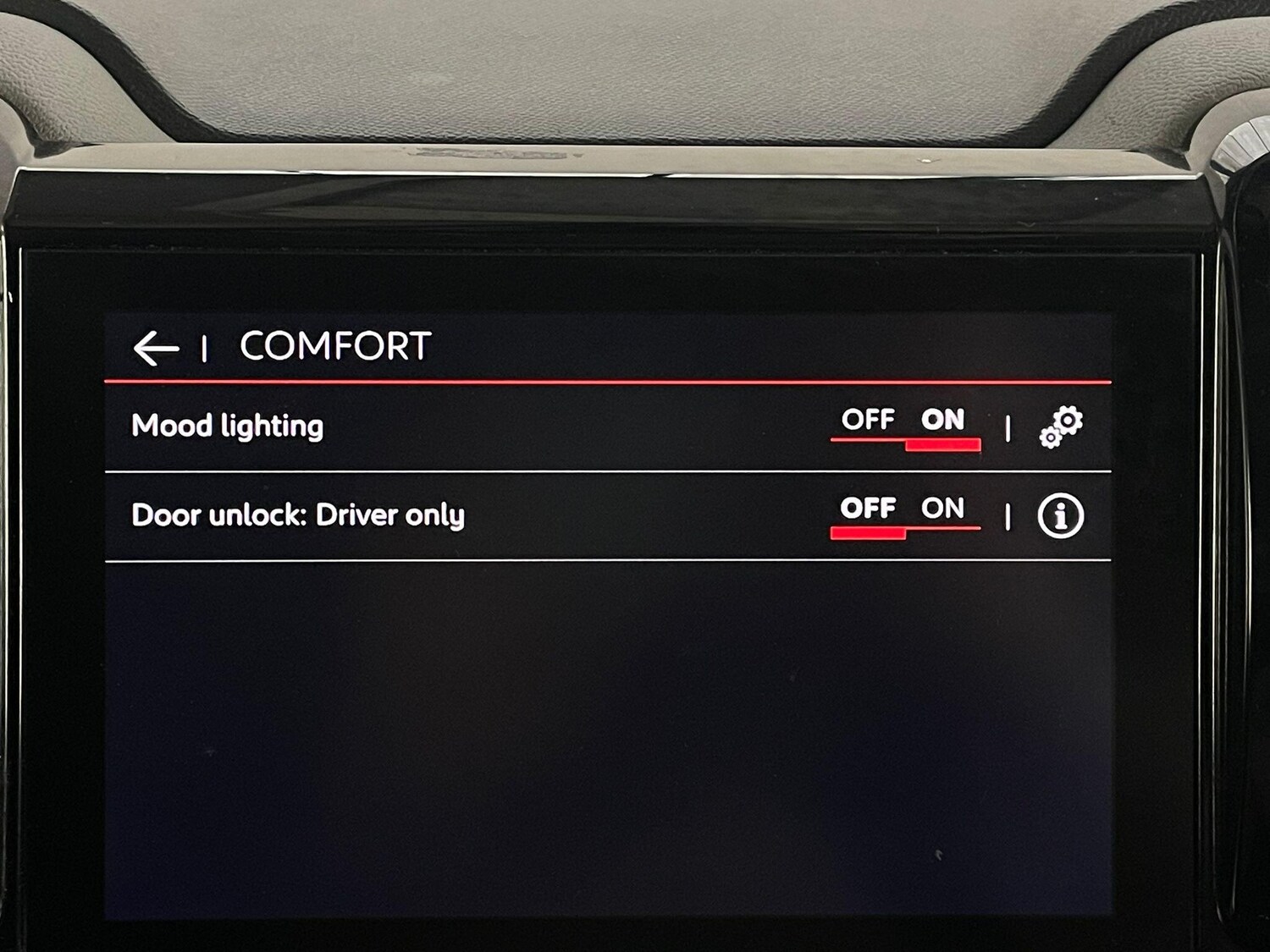Select the Mood lighting row
Screen dimensions: 1270x952
[227, 426]
